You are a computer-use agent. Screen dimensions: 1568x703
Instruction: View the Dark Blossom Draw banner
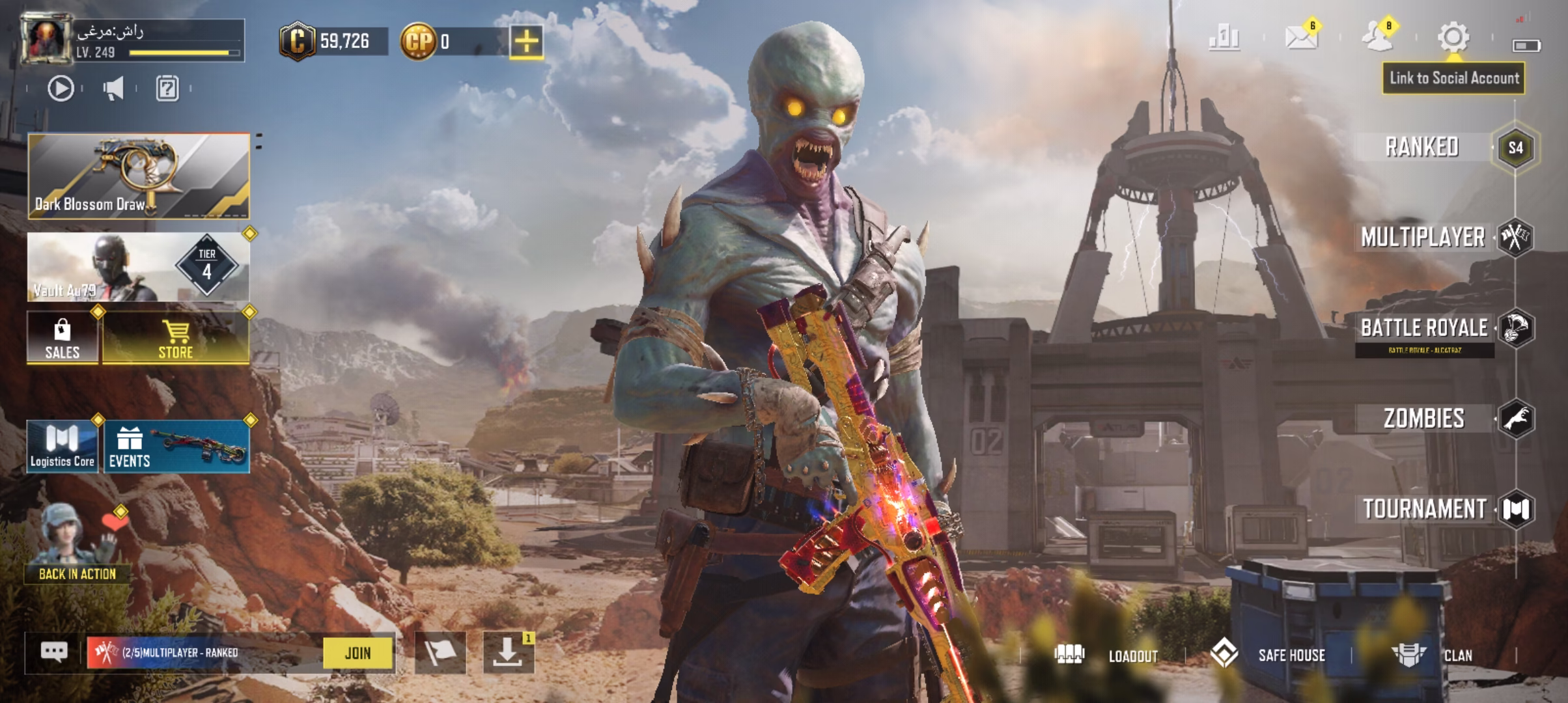tap(139, 176)
